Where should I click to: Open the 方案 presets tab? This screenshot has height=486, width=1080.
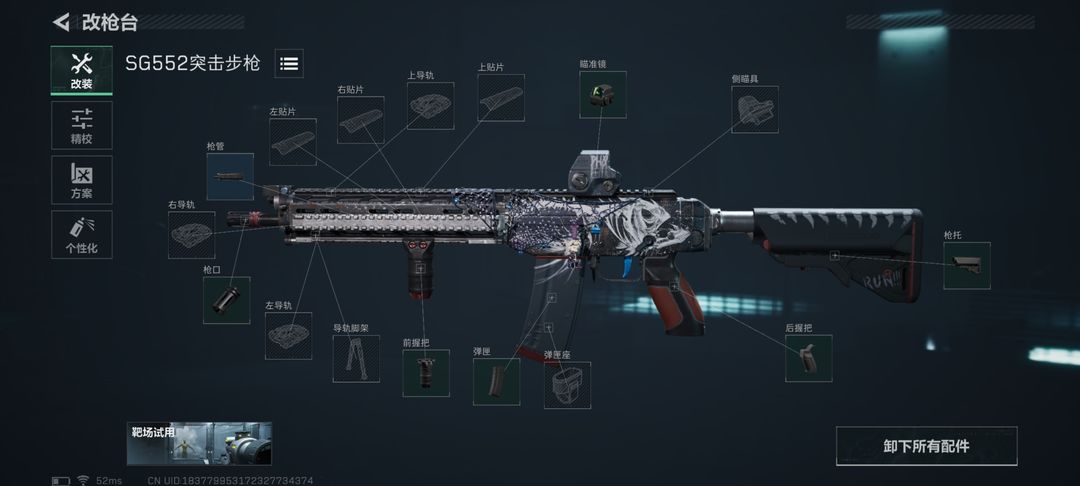81,180
